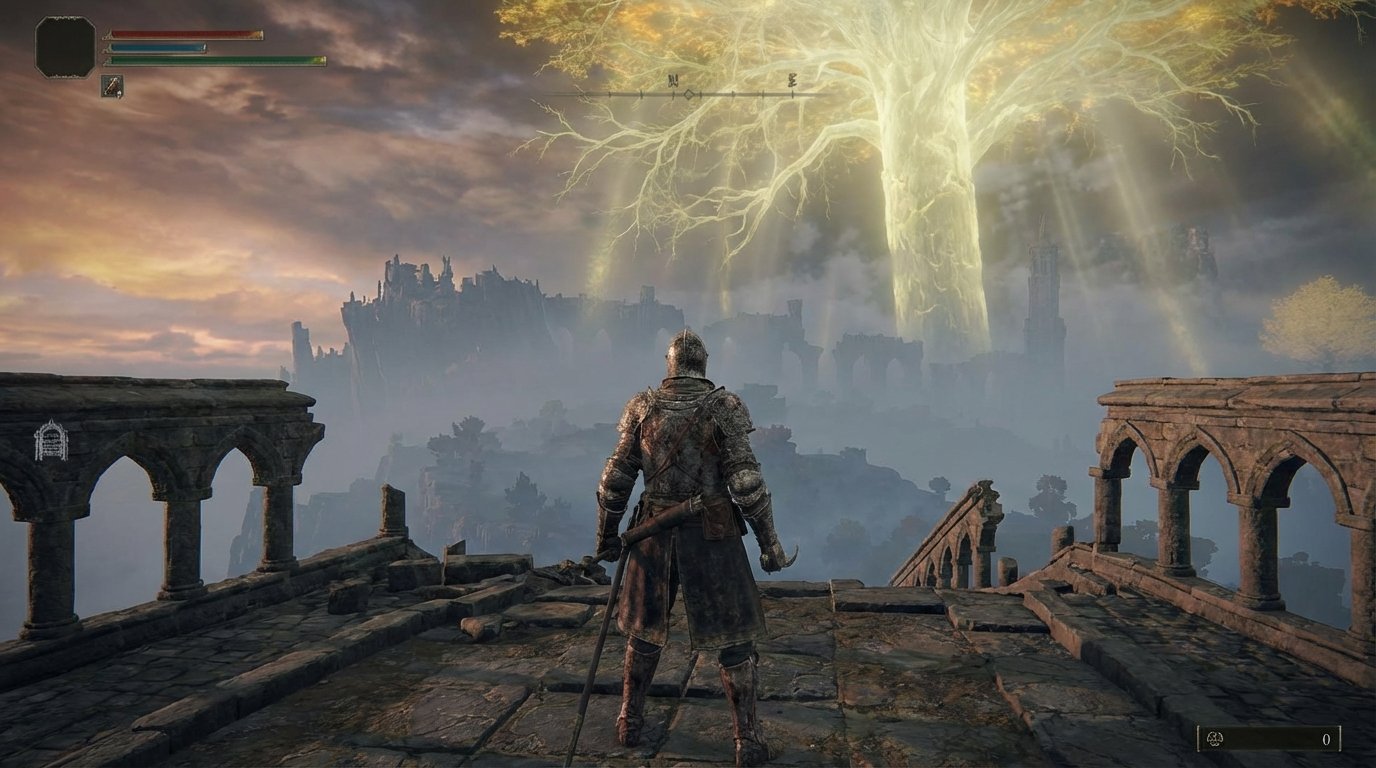The height and width of the screenshot is (768, 1376).
Task: Click the ruined tower right of the Erdtree
Action: click(x=1046, y=290)
